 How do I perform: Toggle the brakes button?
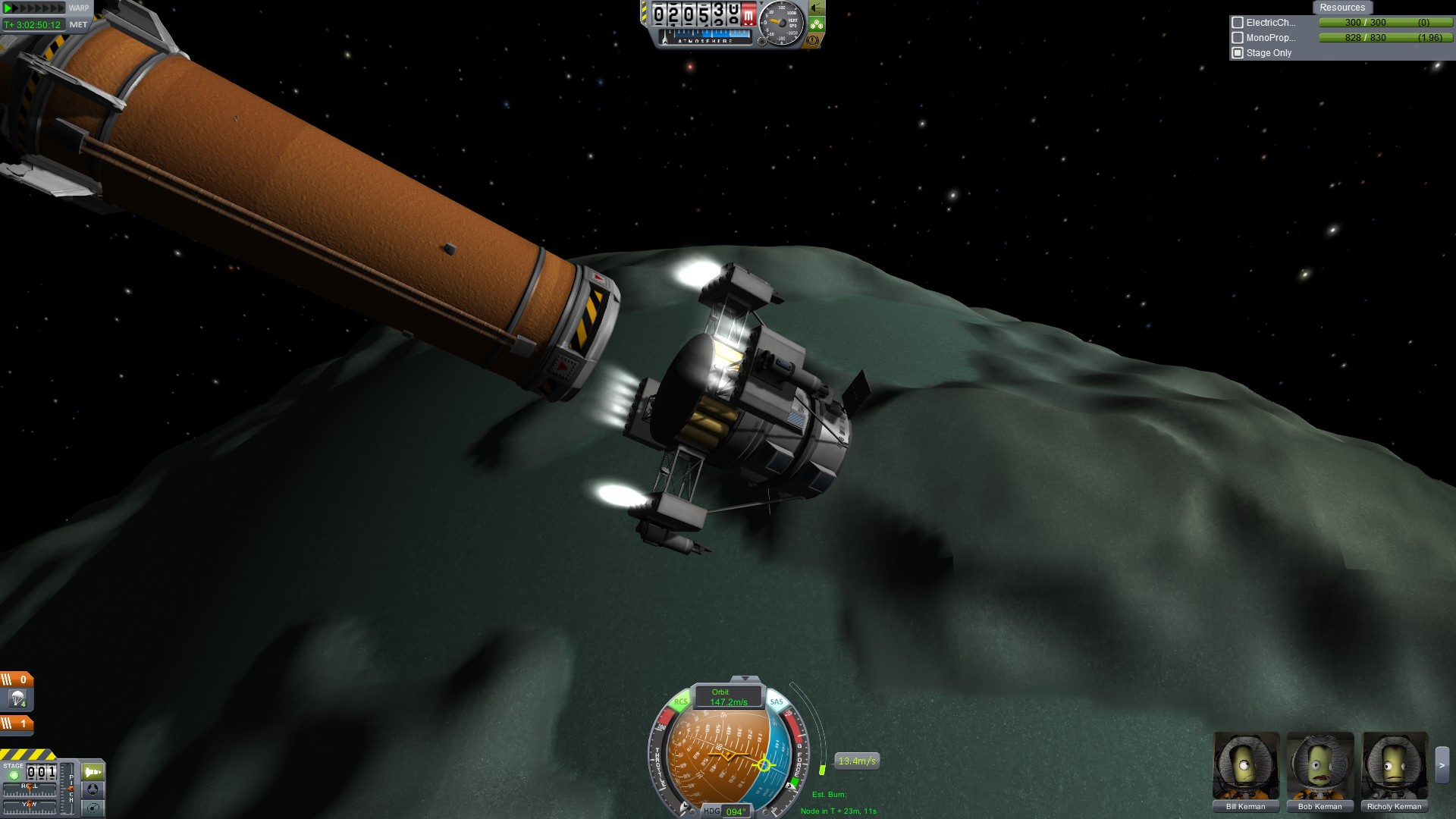click(x=814, y=40)
